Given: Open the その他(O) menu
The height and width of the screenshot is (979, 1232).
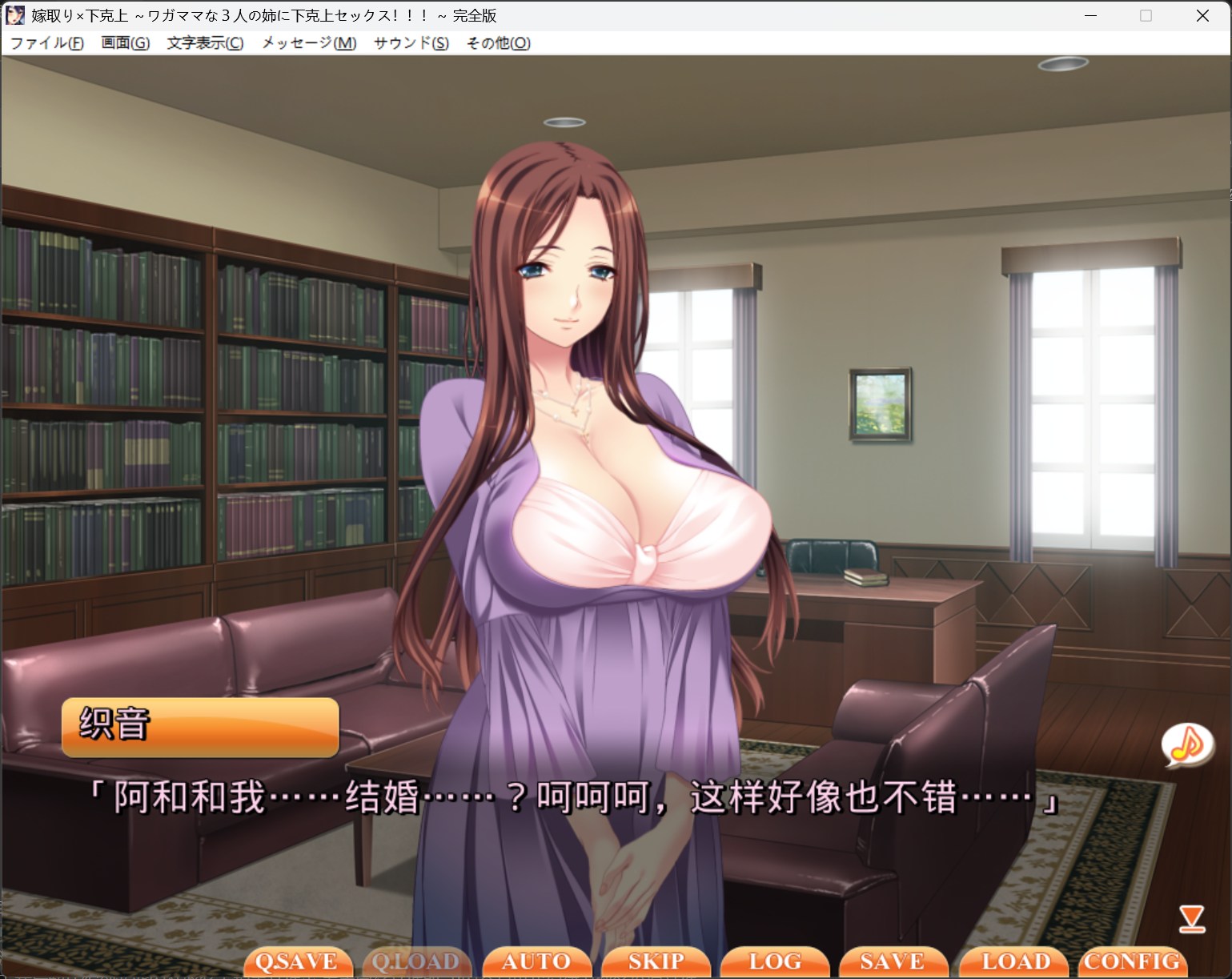Looking at the screenshot, I should [498, 43].
